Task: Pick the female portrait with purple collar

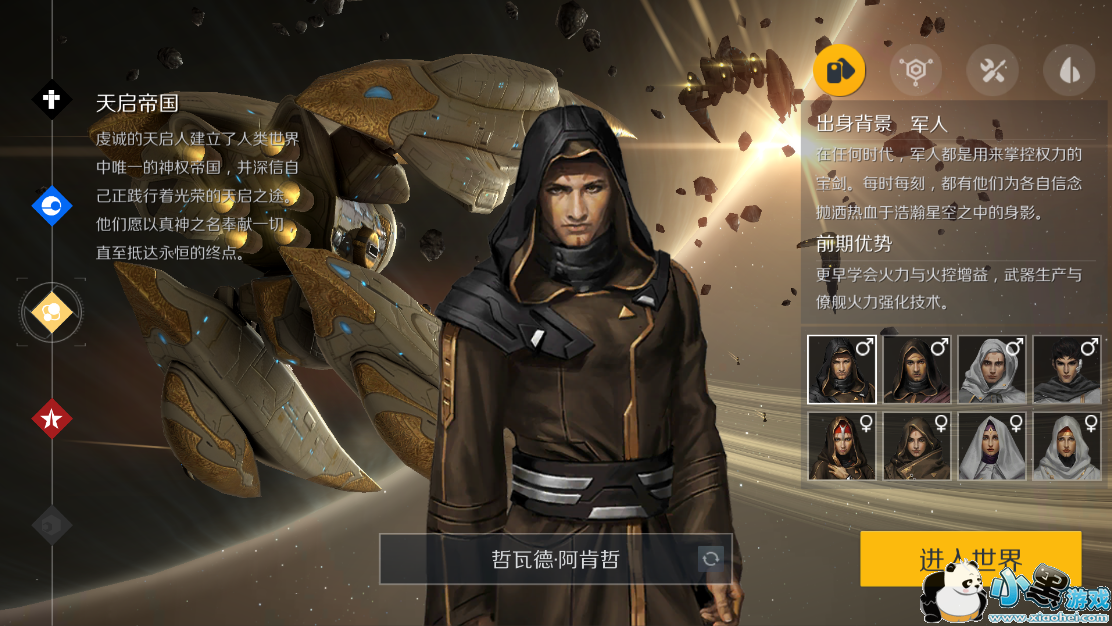Action: (992, 446)
